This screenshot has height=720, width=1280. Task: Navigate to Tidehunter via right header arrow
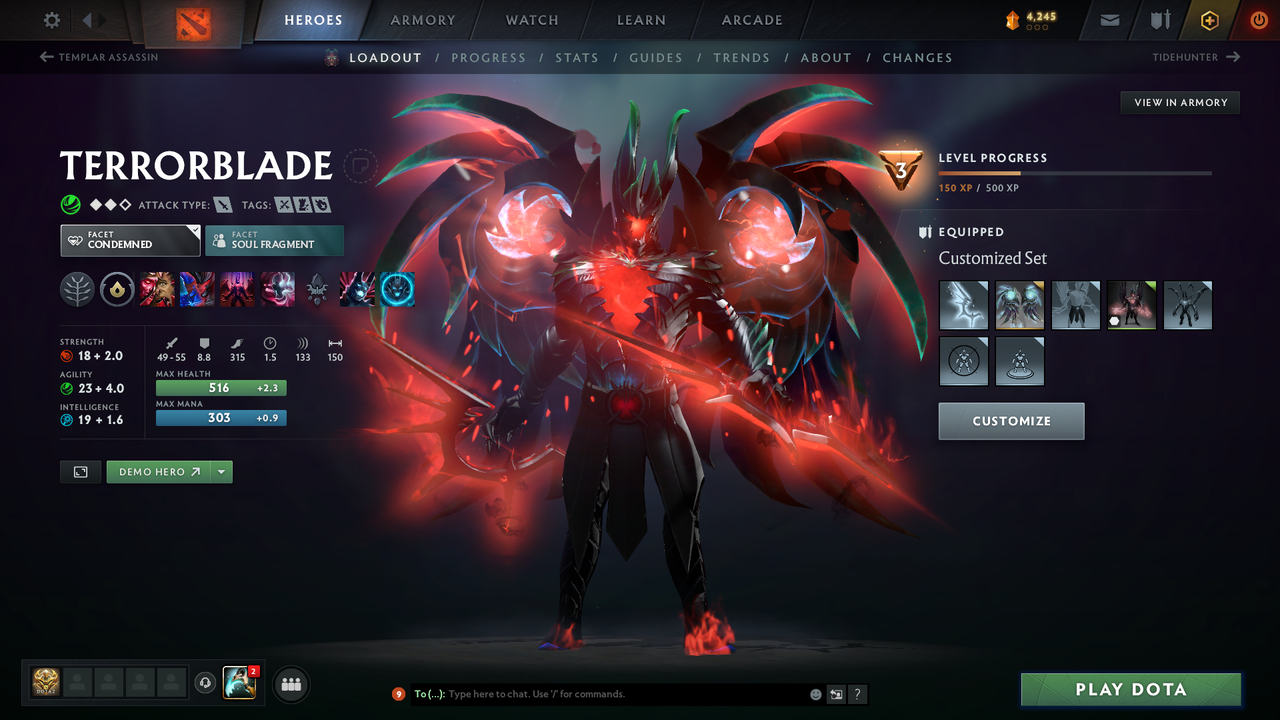[x=1234, y=57]
